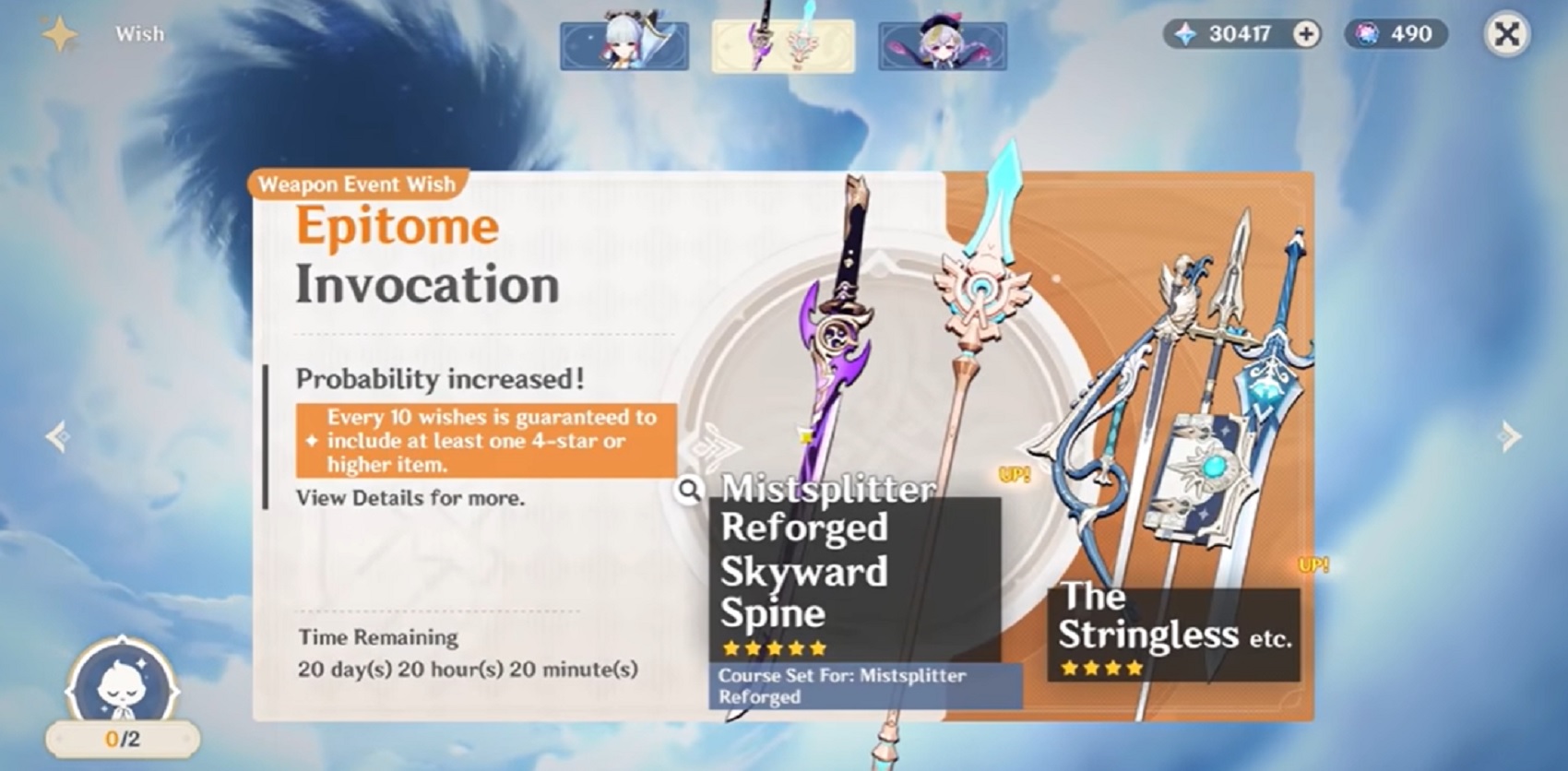The width and height of the screenshot is (1568, 771).
Task: Click the UP! badge beside The Stringless
Action: pos(1313,565)
